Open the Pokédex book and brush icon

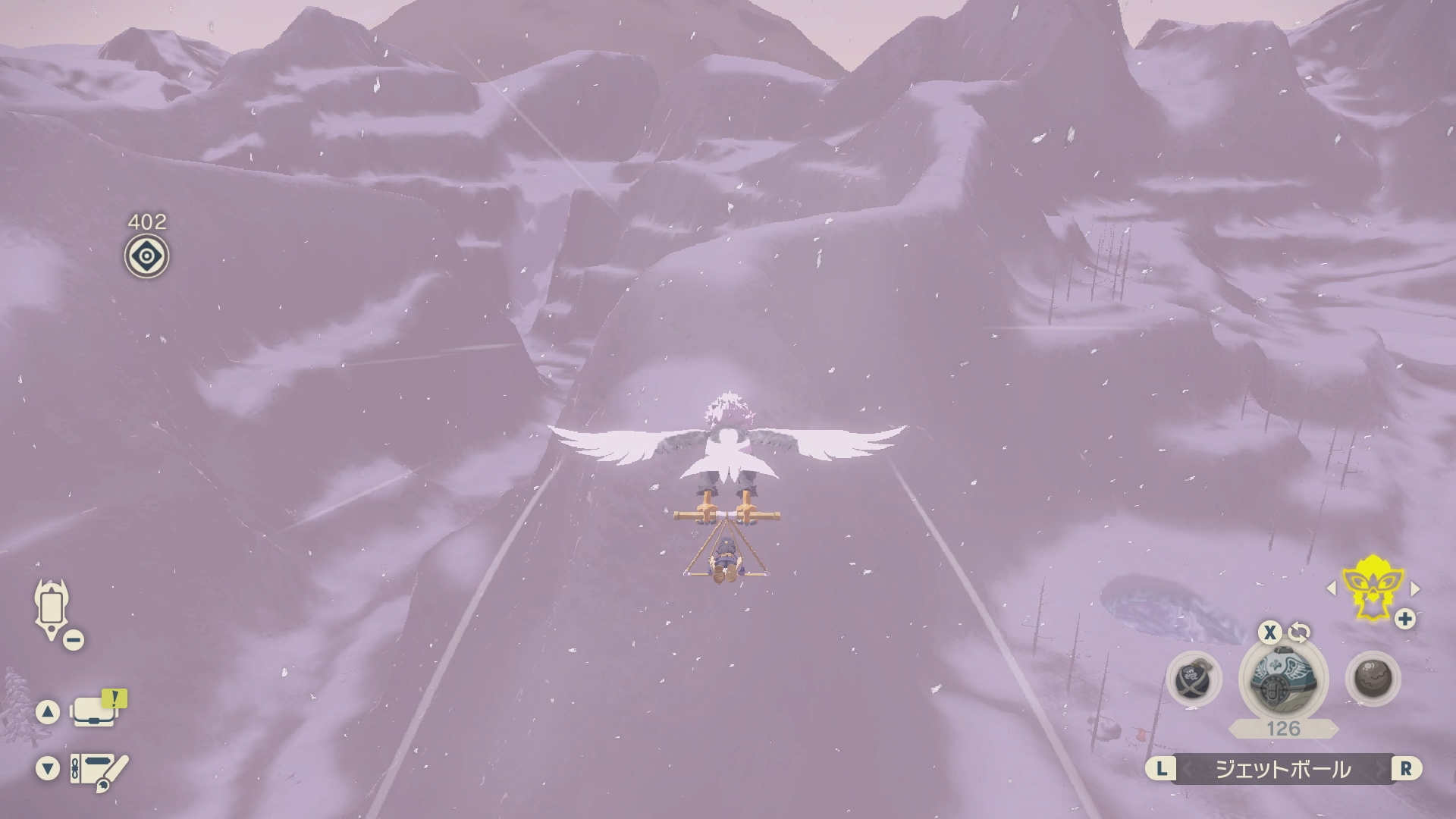(x=99, y=770)
